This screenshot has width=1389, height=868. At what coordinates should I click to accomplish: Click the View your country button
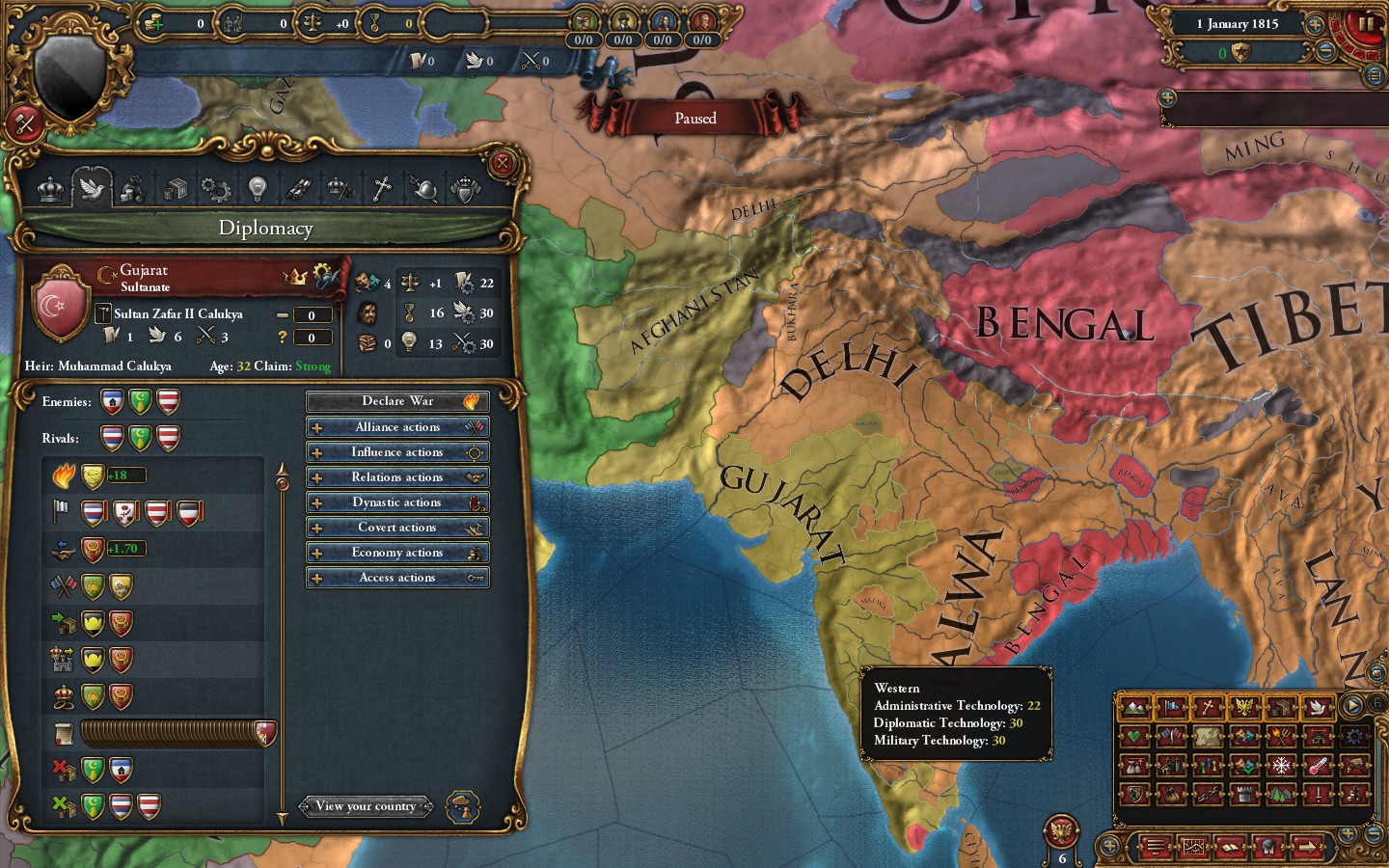click(367, 806)
